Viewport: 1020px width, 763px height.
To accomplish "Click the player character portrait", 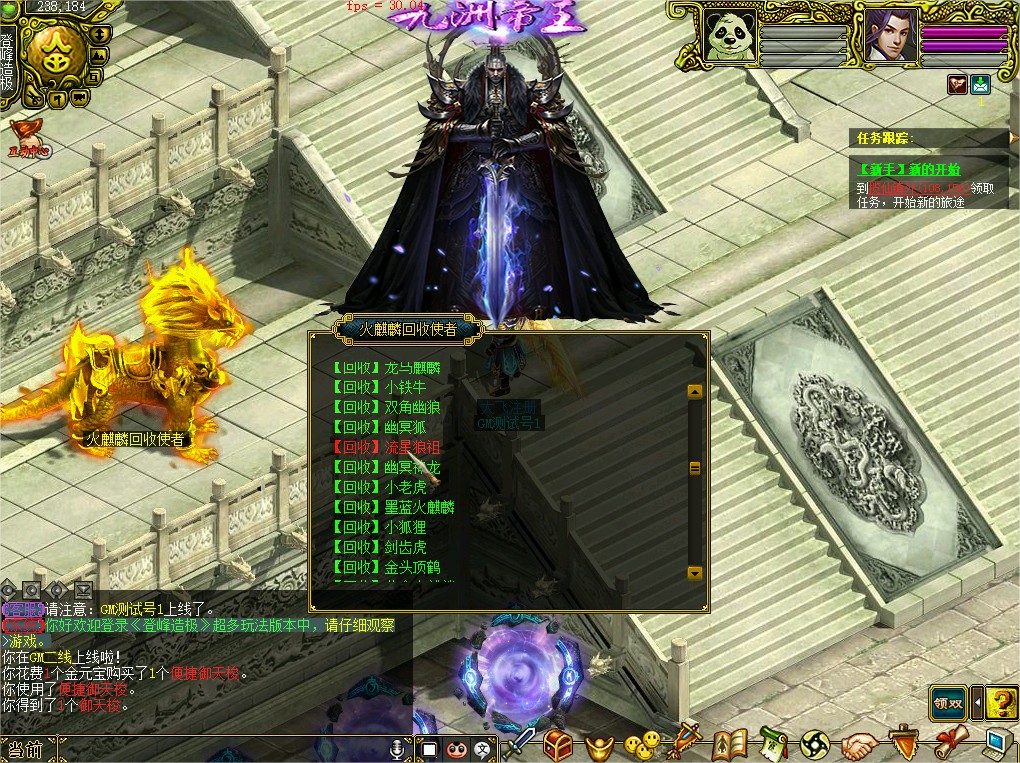I will [885, 37].
